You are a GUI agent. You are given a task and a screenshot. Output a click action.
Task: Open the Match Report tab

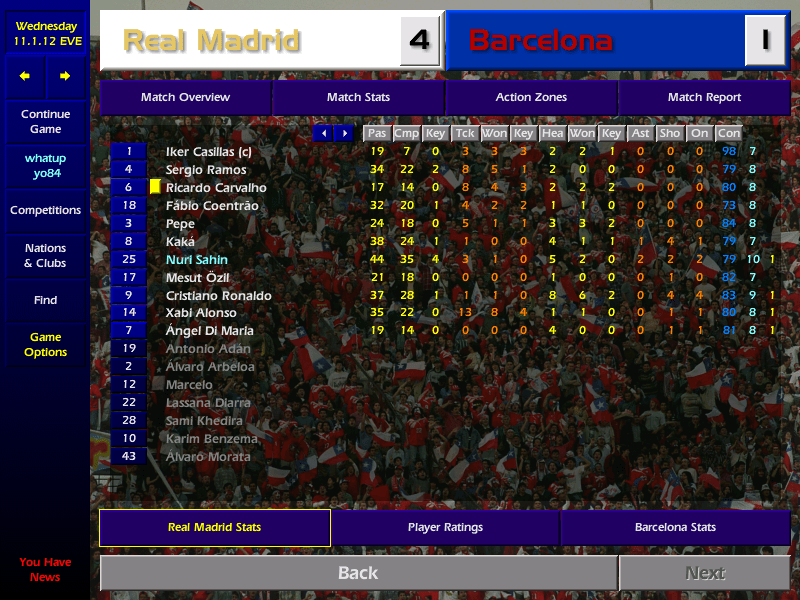(704, 97)
